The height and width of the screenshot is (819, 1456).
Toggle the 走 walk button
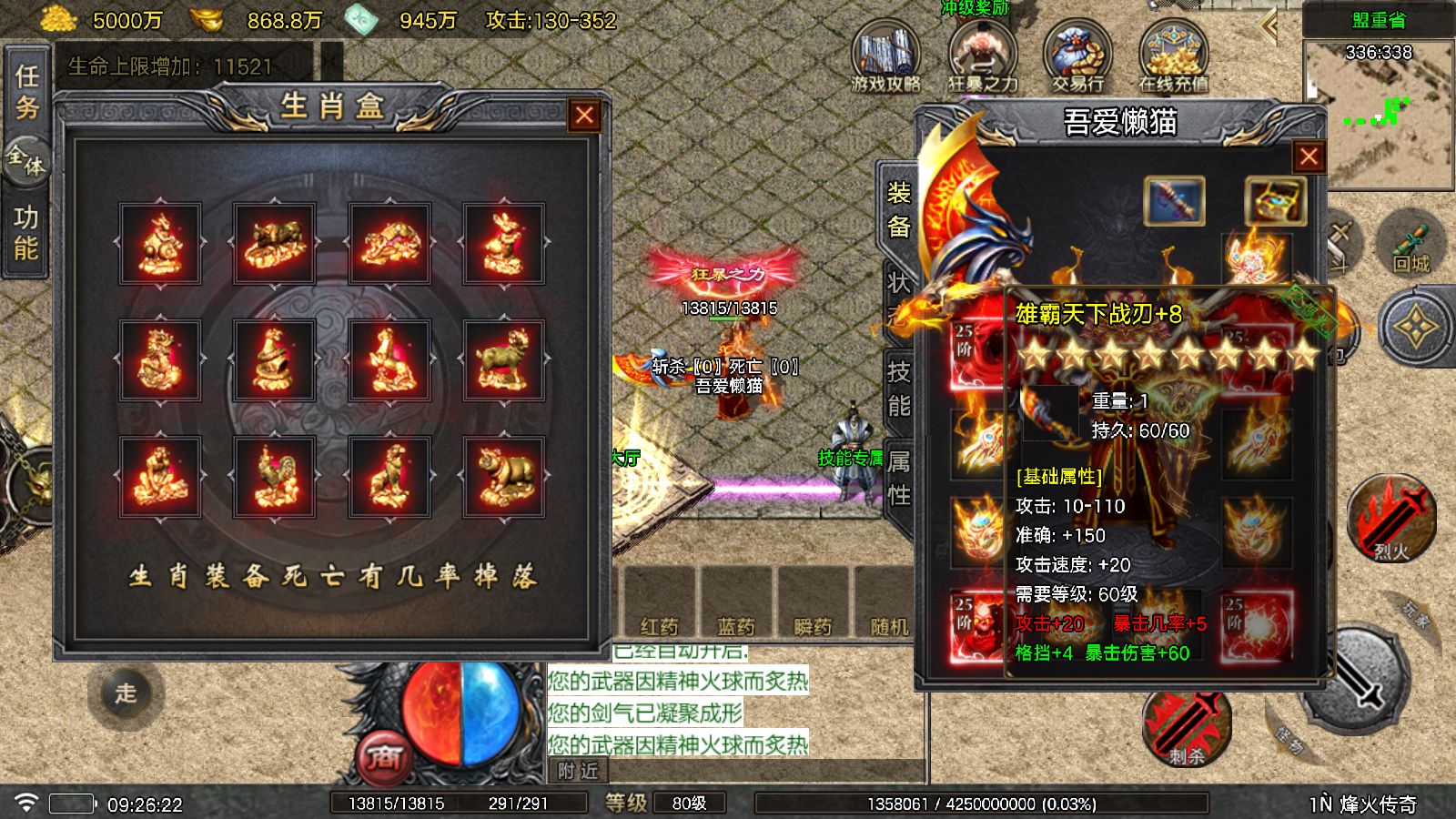pos(126,693)
